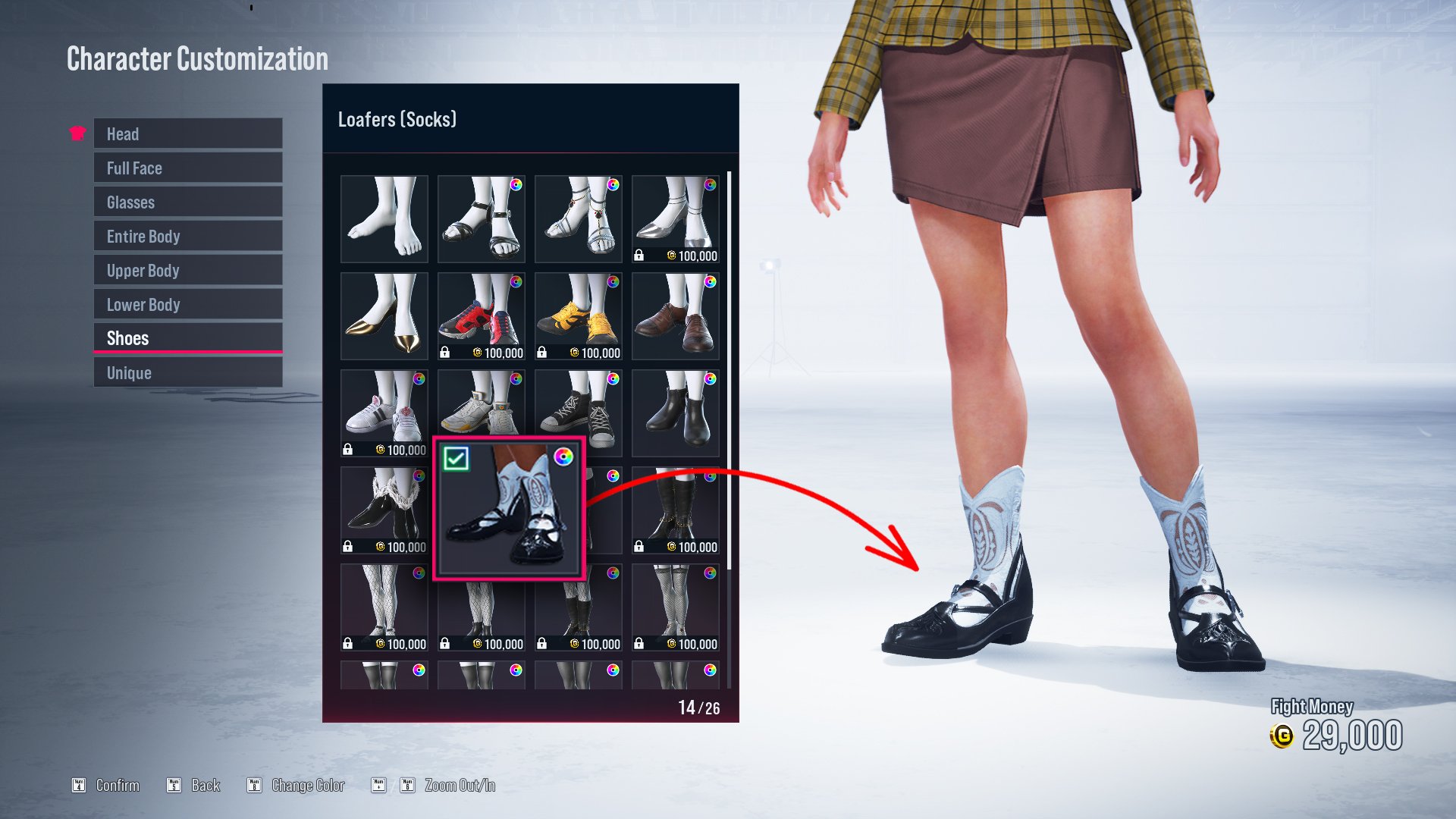Click the lock icon on the red sneakers
This screenshot has height=819, width=1456.
click(446, 352)
